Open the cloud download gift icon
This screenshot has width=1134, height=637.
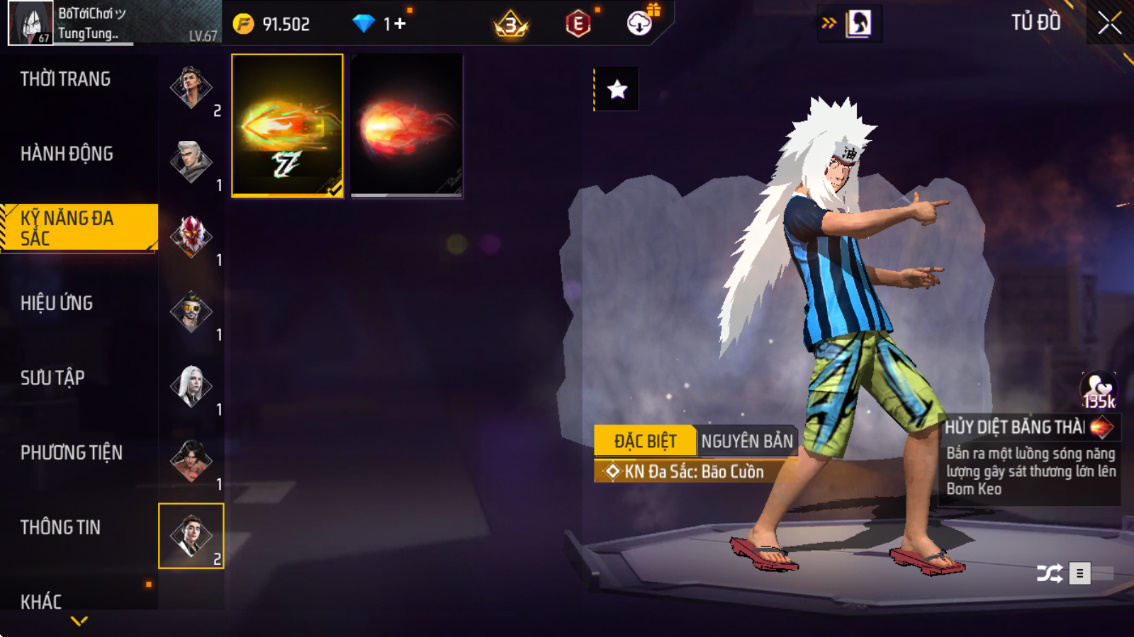(x=641, y=23)
